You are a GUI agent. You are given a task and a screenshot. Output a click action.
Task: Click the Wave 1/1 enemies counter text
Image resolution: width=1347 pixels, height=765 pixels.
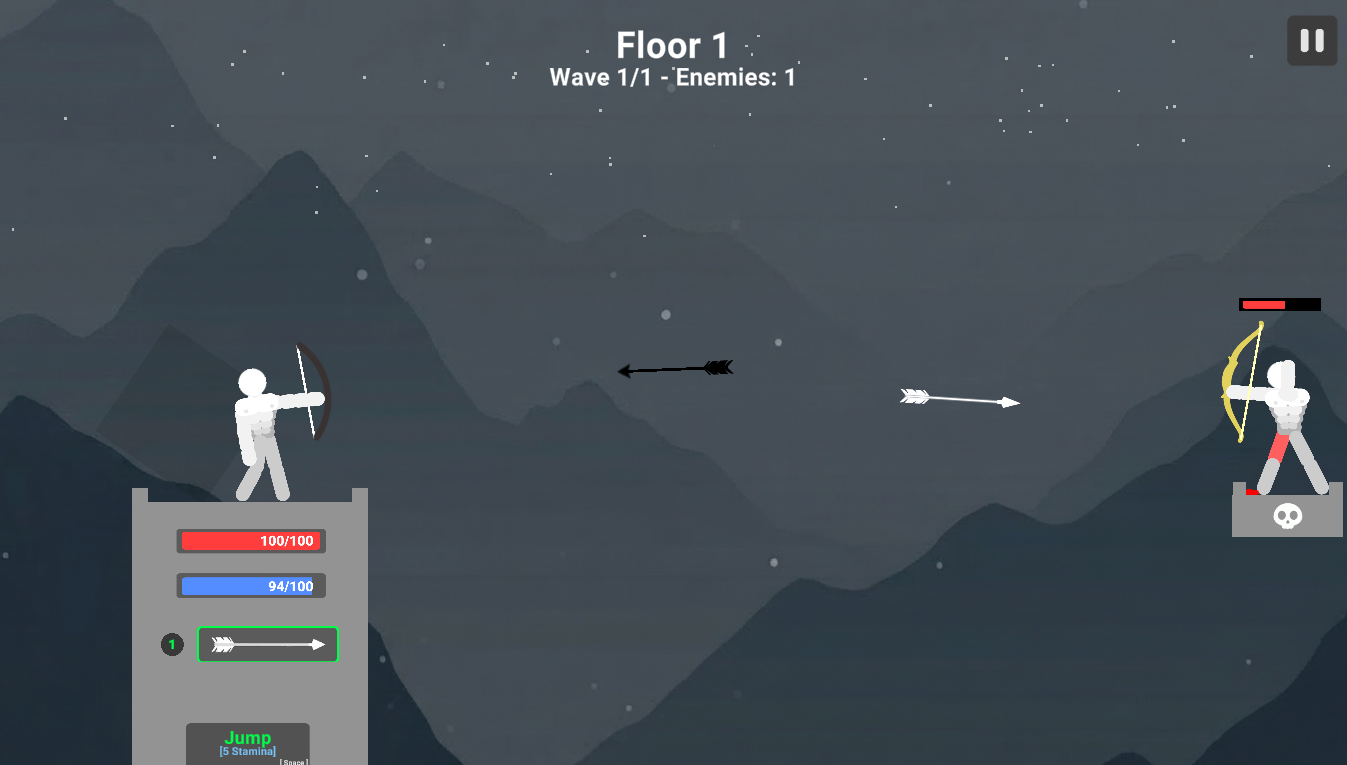(x=671, y=77)
